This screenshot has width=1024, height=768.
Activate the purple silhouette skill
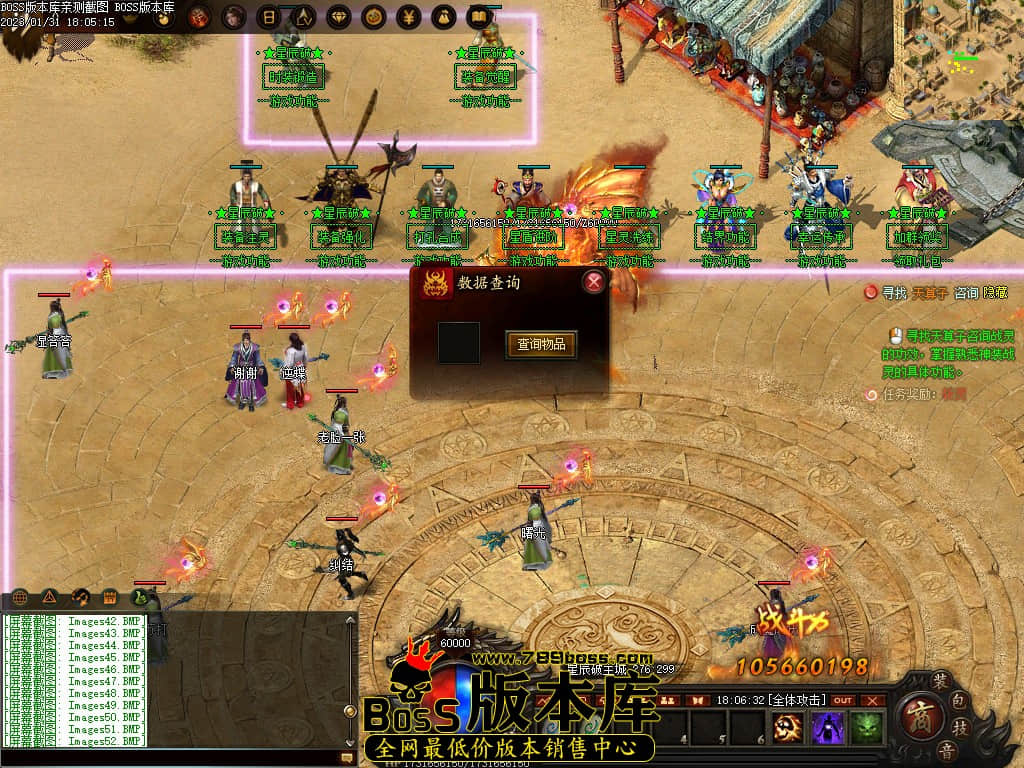[x=828, y=728]
